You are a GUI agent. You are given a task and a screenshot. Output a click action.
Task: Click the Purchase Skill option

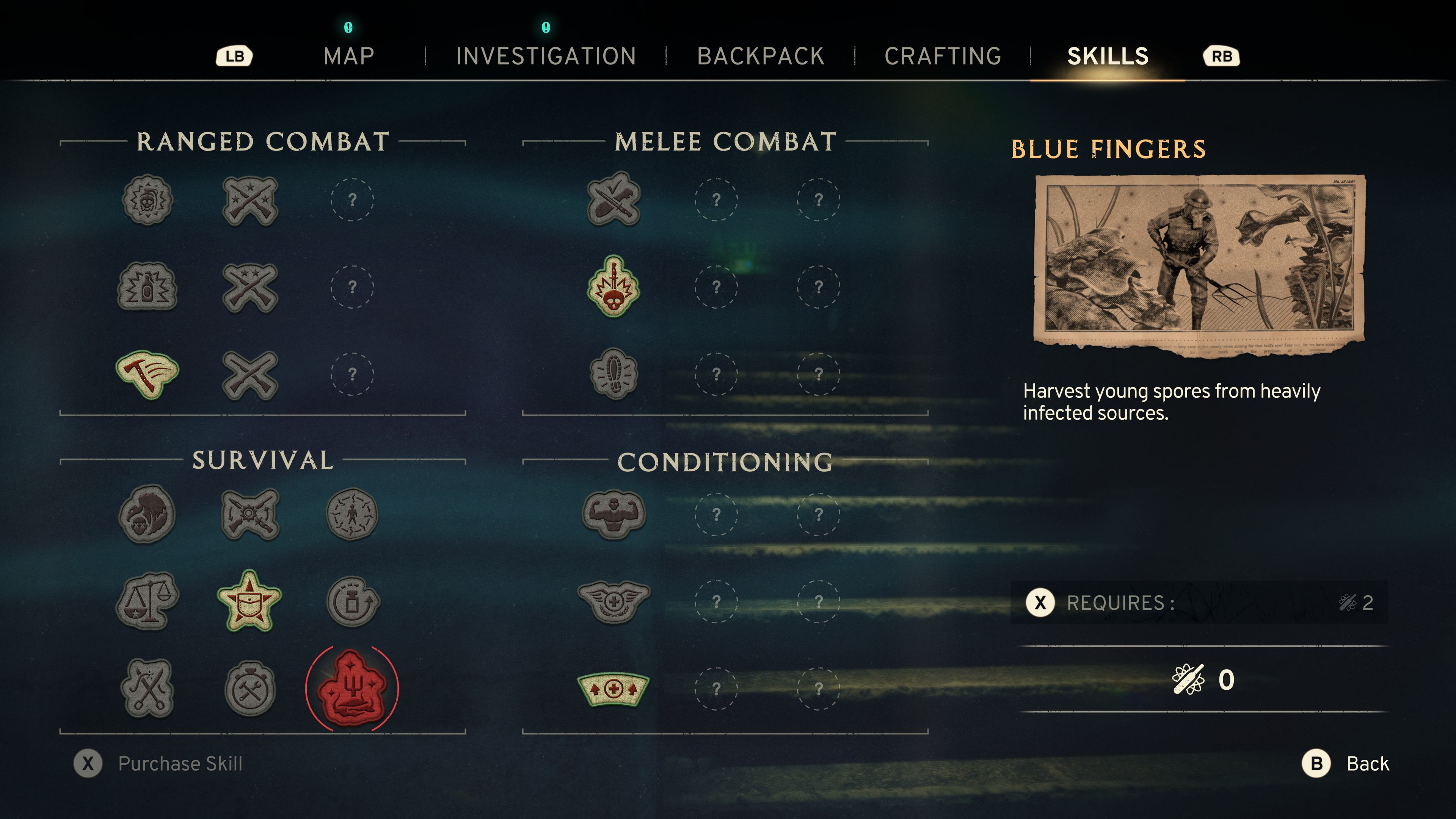click(180, 764)
